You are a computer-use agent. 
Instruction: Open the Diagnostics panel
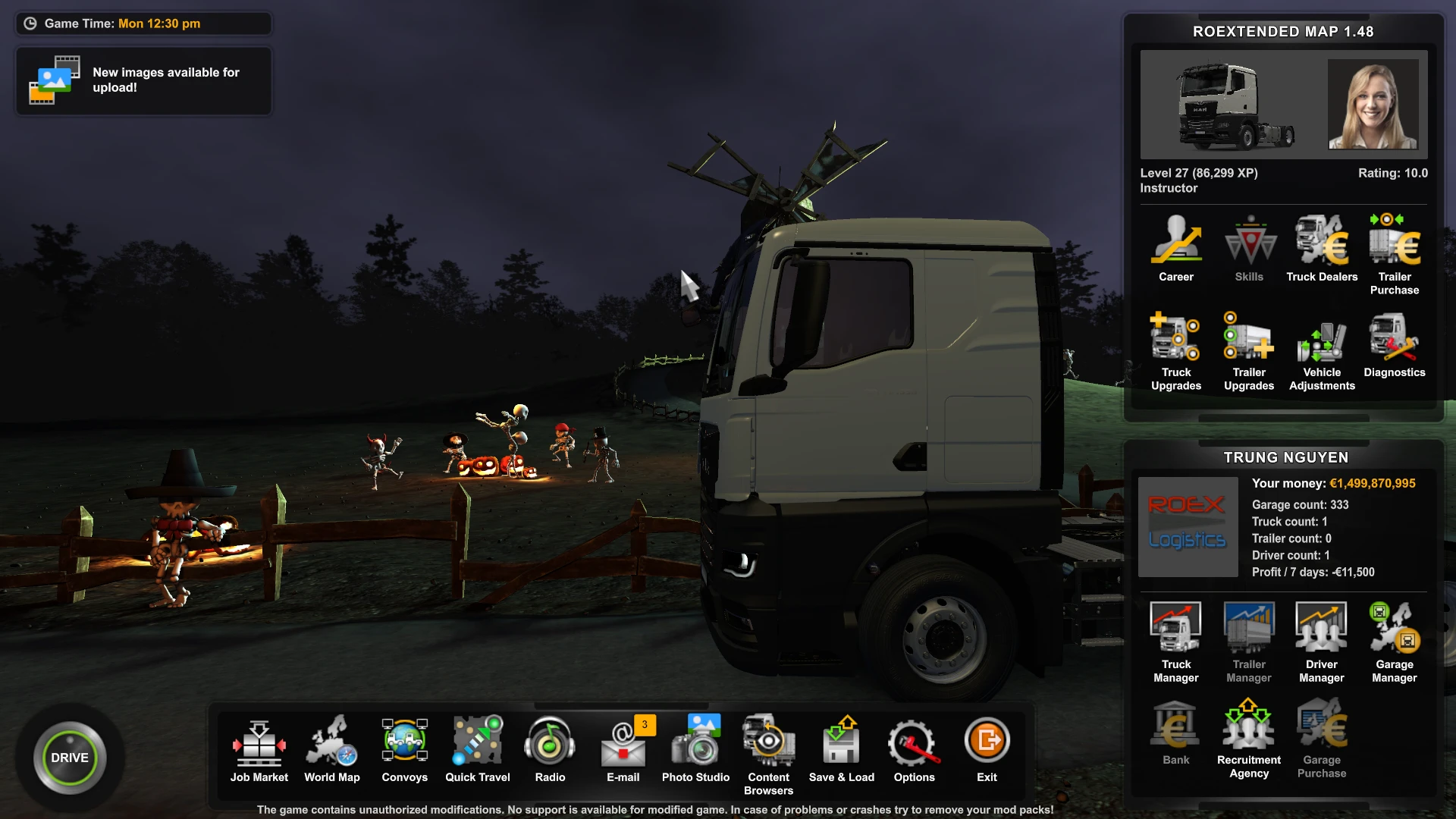tap(1394, 341)
